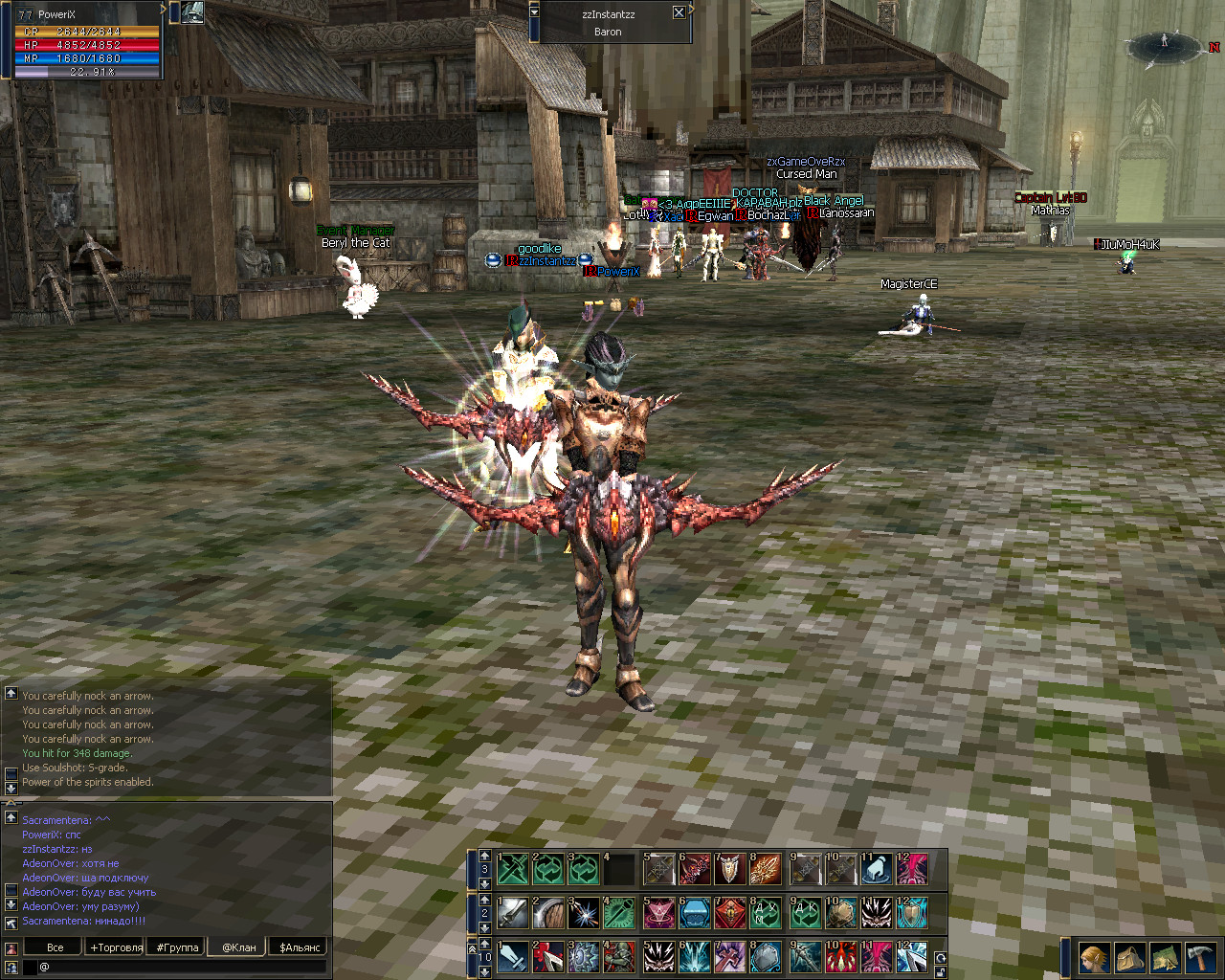This screenshot has width=1225, height=980.
Task: Focus the chat text input field
Action: pos(182,967)
